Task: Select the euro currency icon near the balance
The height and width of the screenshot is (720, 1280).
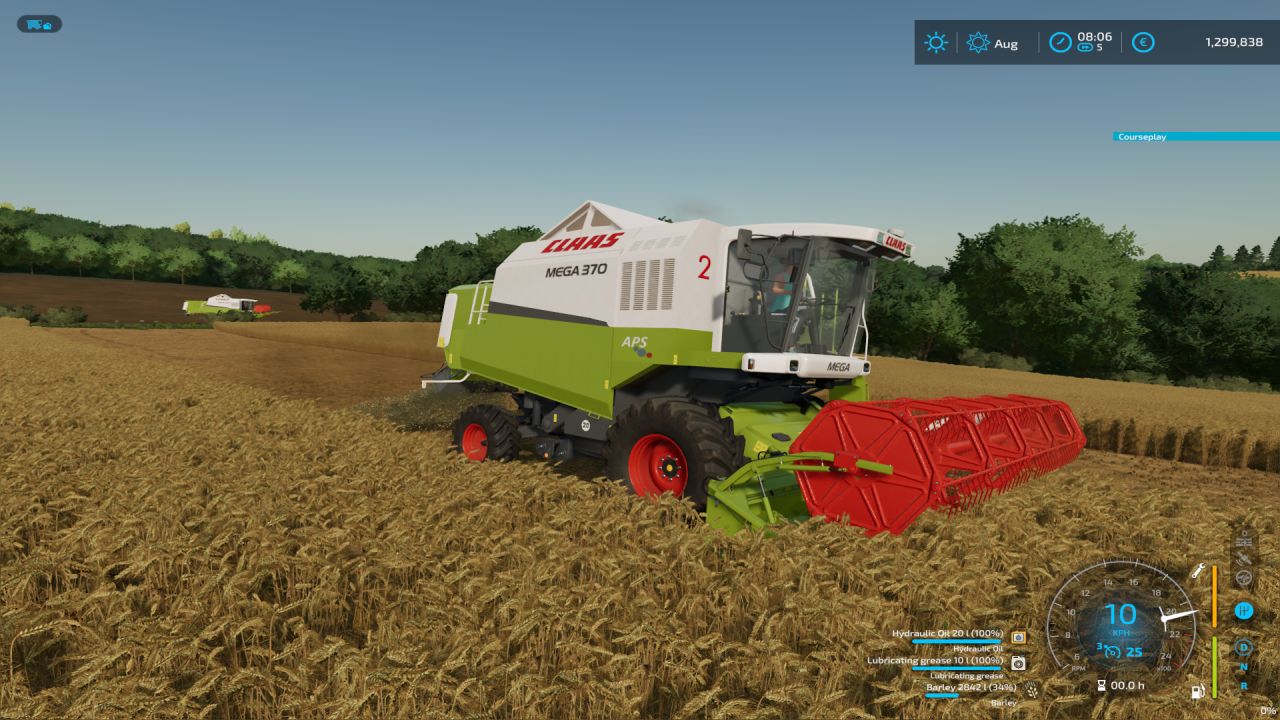Action: pos(1145,43)
